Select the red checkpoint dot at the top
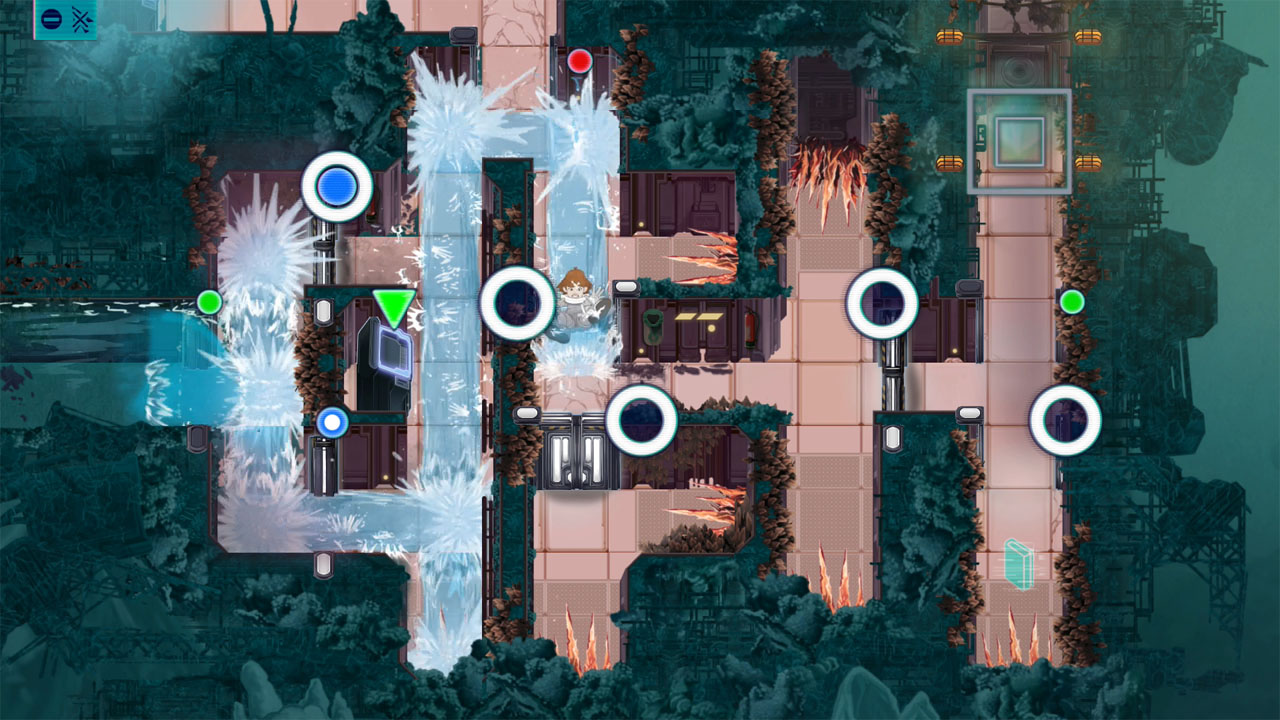Screen dimensions: 1280x720 [x=579, y=61]
